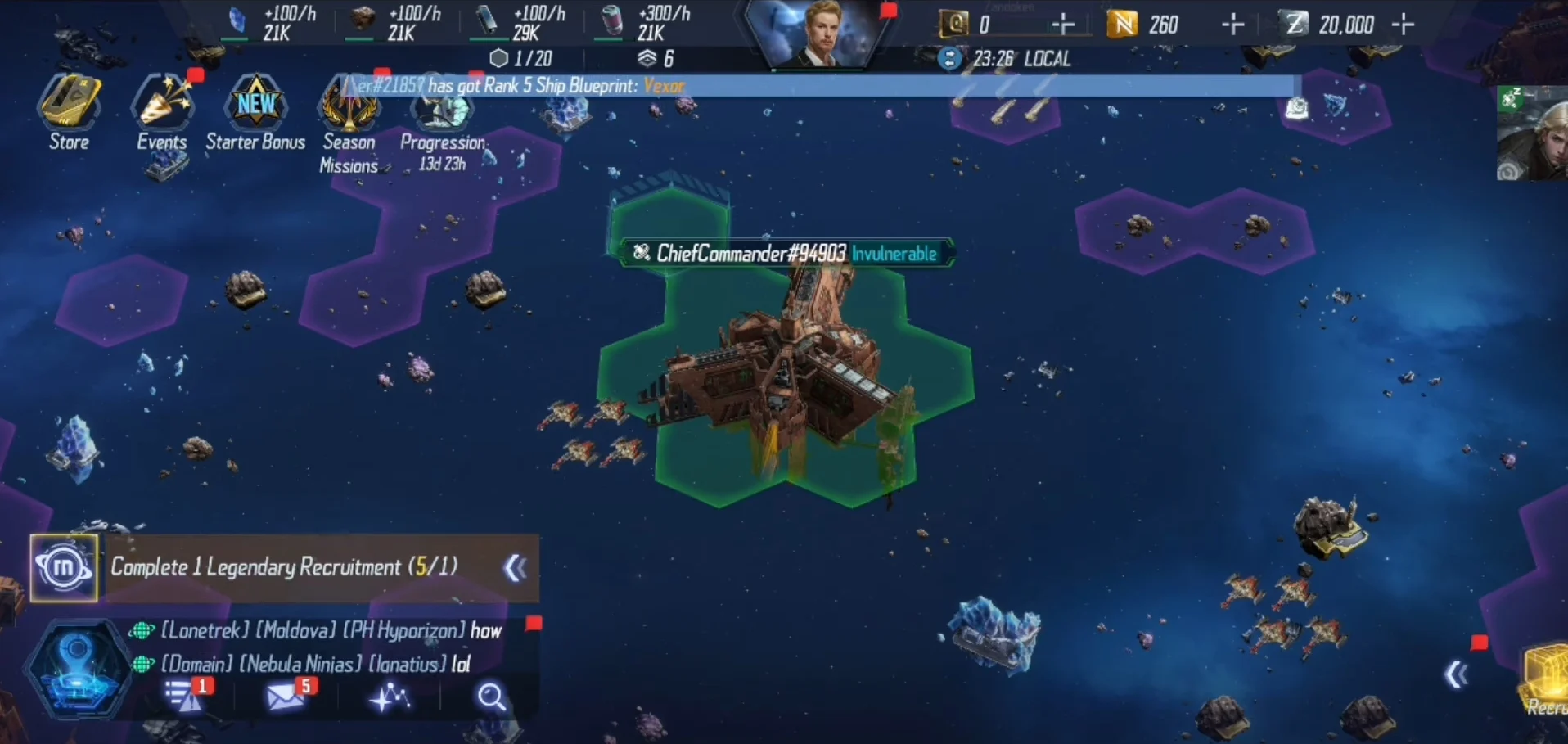Screen dimensions: 1568x744
Task: Open the mail inbox envelope
Action: click(x=285, y=697)
